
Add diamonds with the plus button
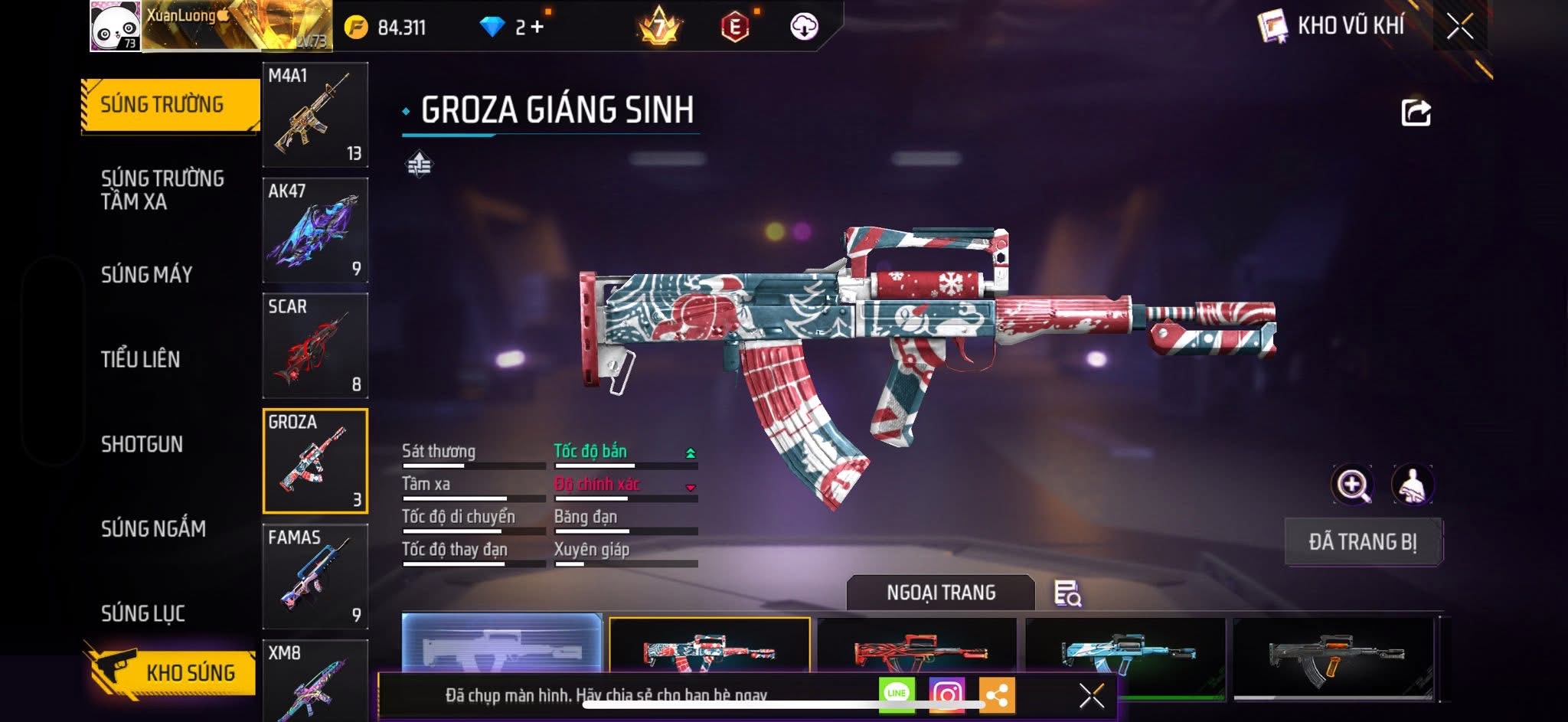(537, 27)
